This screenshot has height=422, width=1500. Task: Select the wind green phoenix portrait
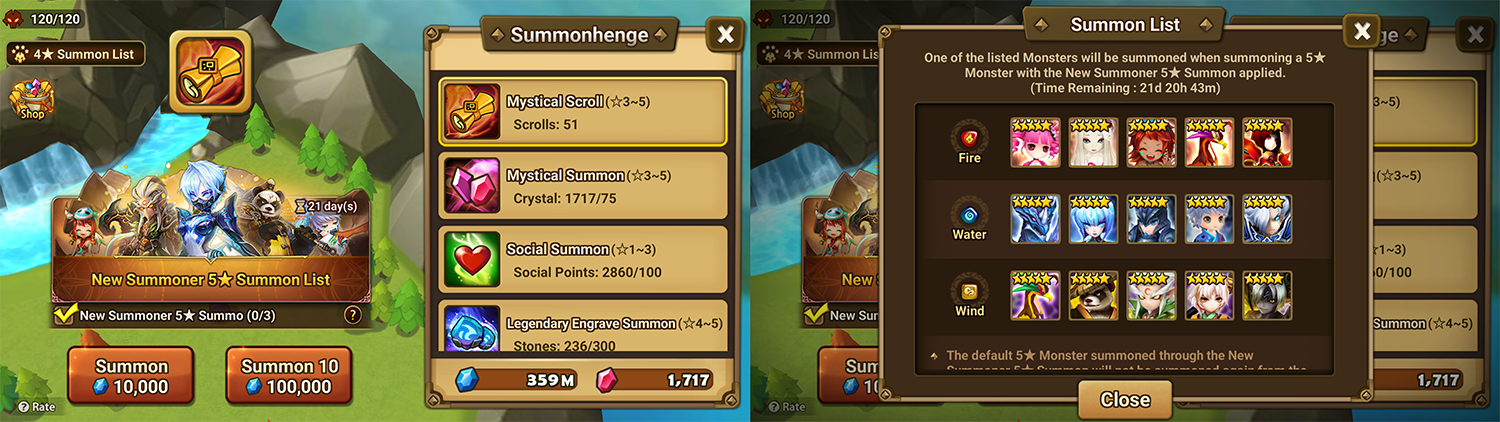[1035, 296]
